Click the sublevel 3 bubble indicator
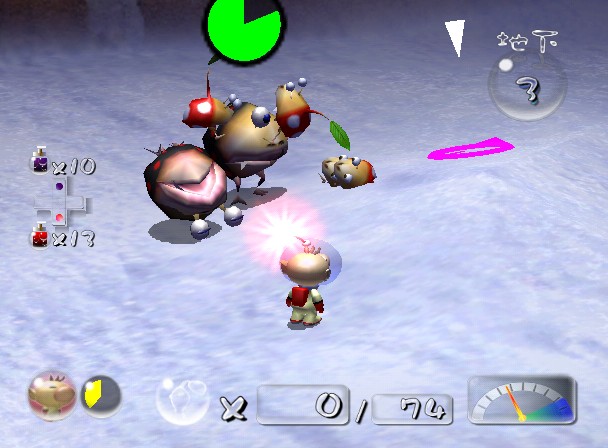 point(524,87)
